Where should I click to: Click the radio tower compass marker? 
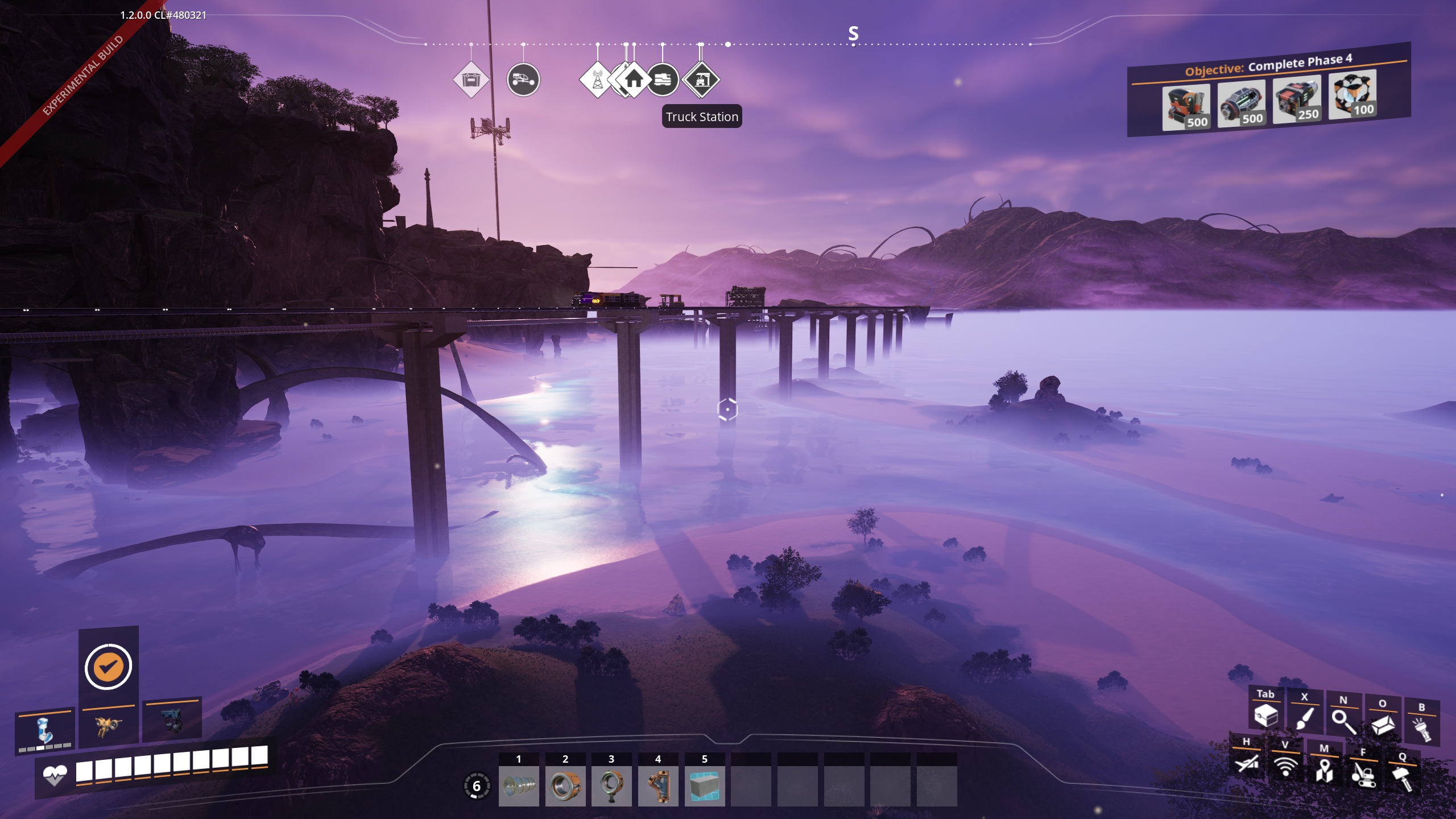[x=597, y=80]
